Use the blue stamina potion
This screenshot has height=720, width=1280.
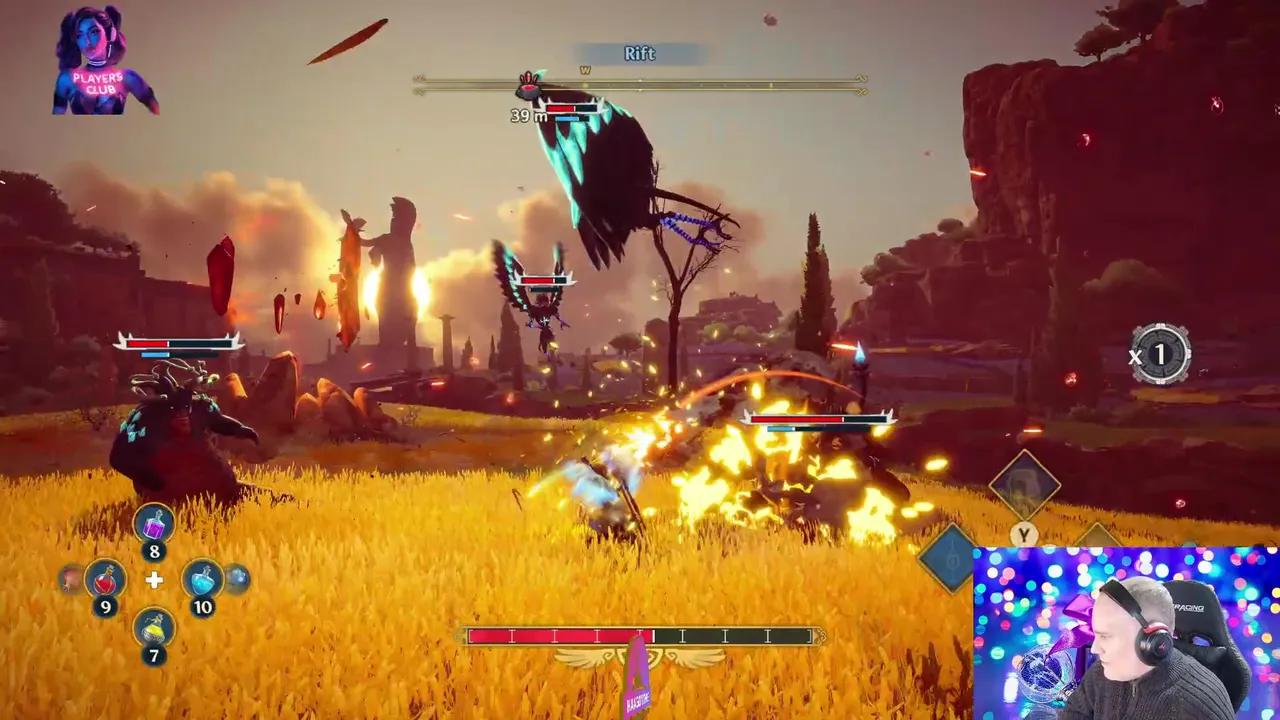(x=202, y=578)
